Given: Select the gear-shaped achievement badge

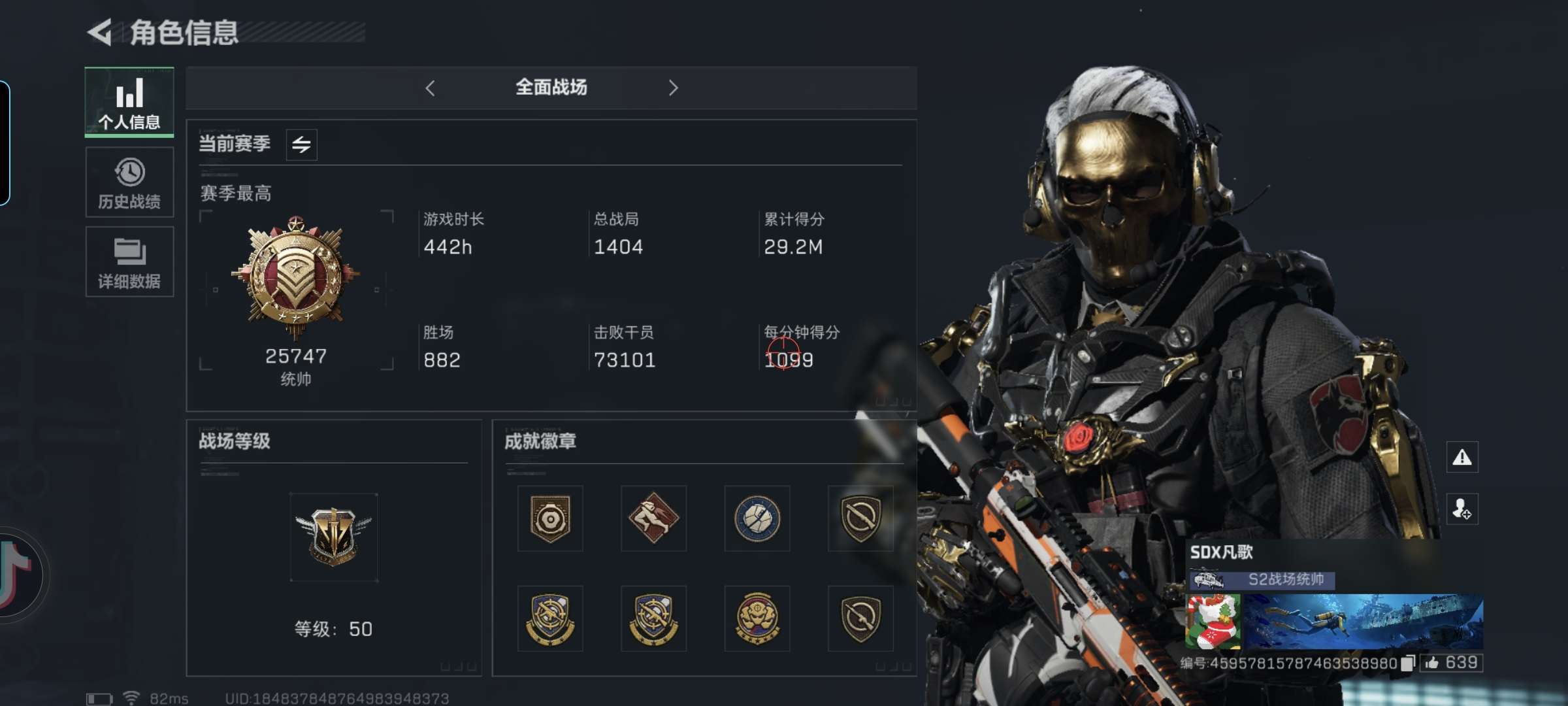Looking at the screenshot, I should (550, 518).
